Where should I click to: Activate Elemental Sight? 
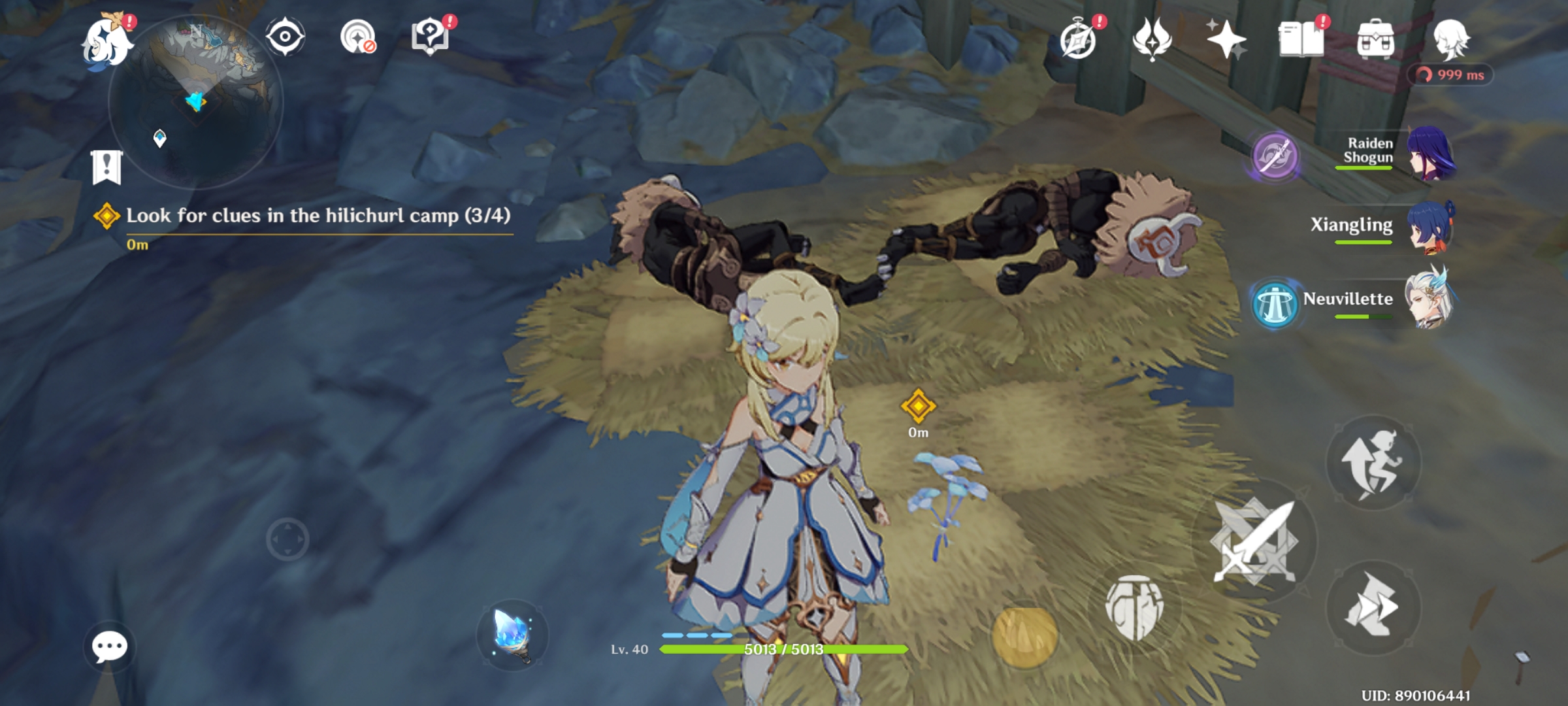tap(284, 37)
